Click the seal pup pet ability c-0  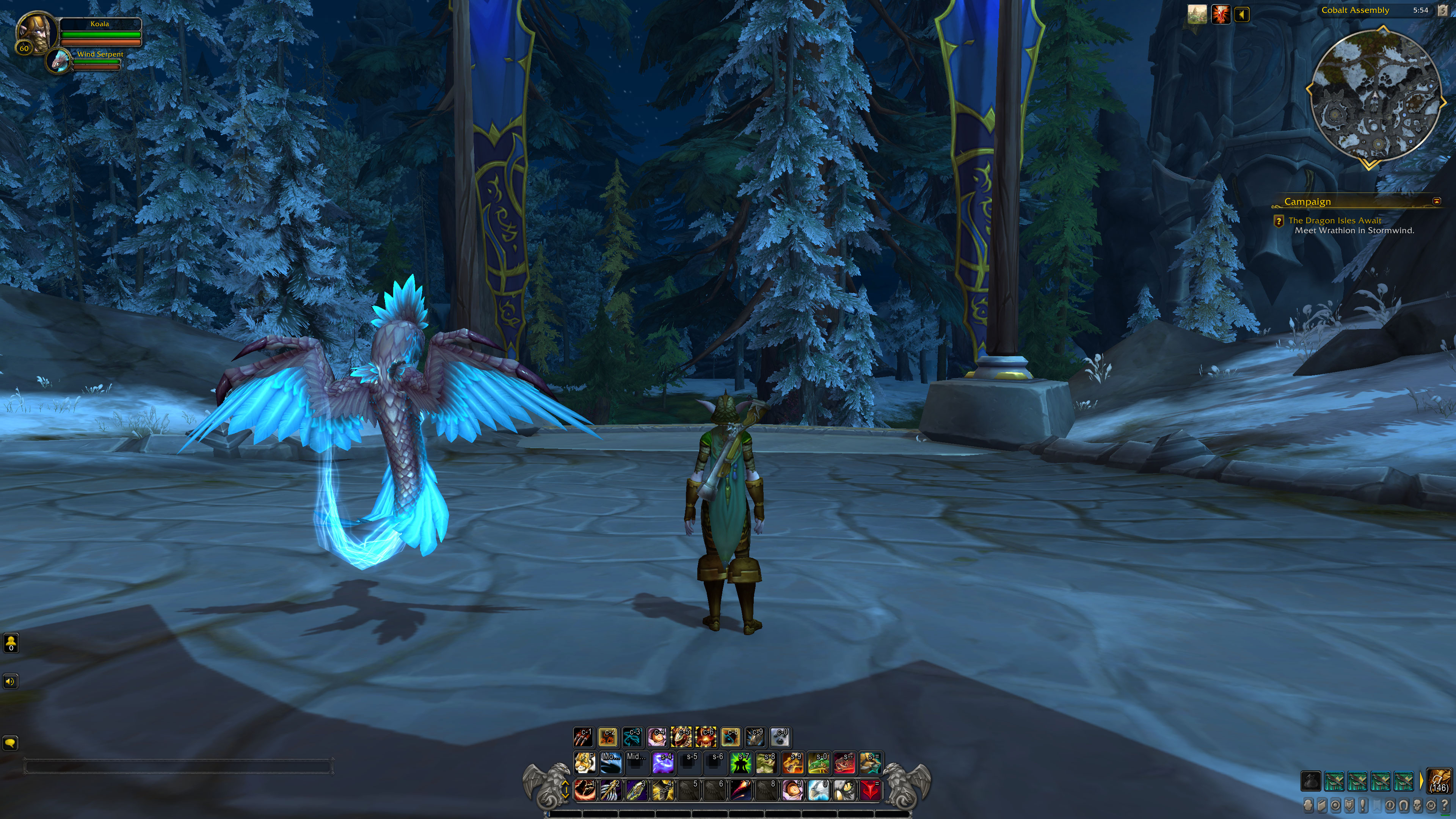(780, 737)
